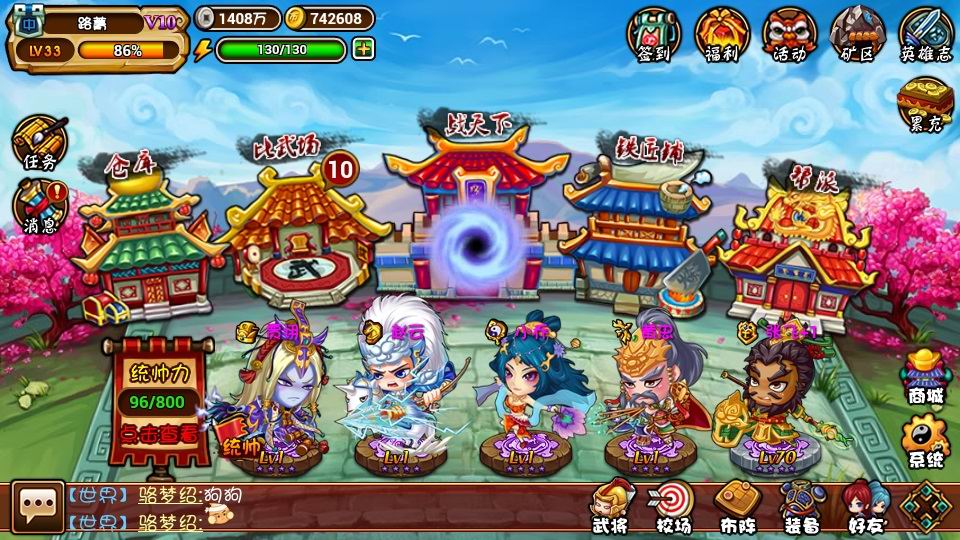Open the 武将 generals menu
Viewport: 960px width, 540px height.
click(609, 507)
